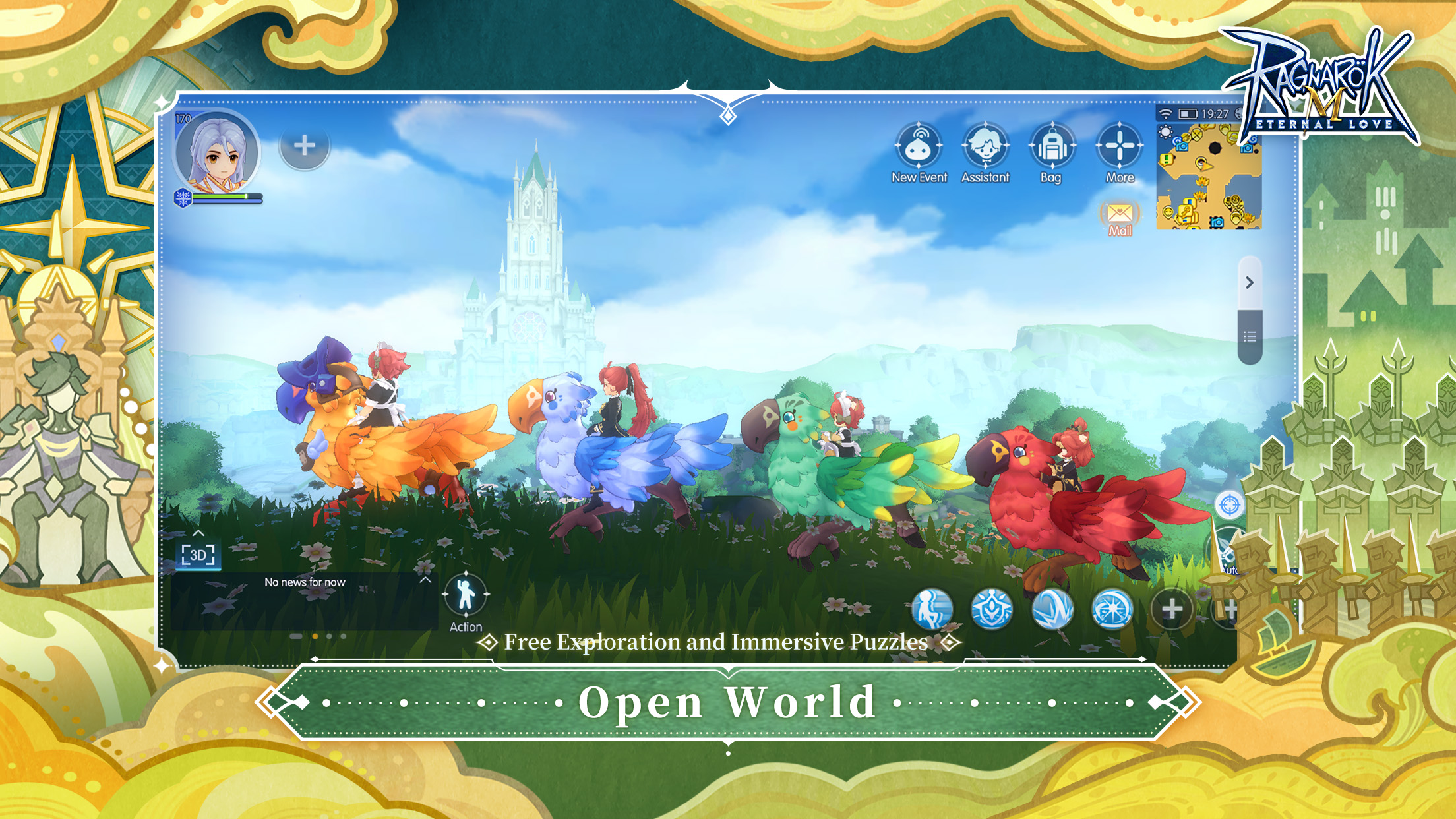Open the New Event panel

[919, 146]
